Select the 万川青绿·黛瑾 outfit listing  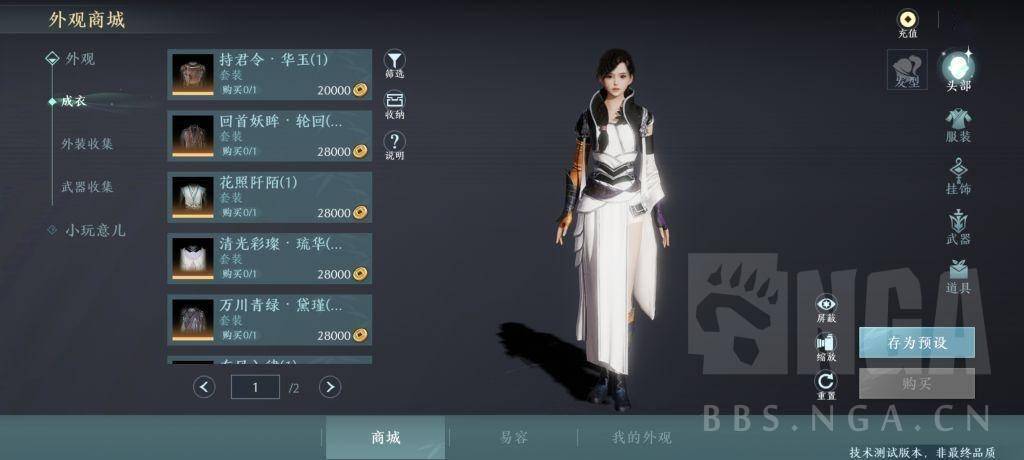pyautogui.click(x=269, y=319)
